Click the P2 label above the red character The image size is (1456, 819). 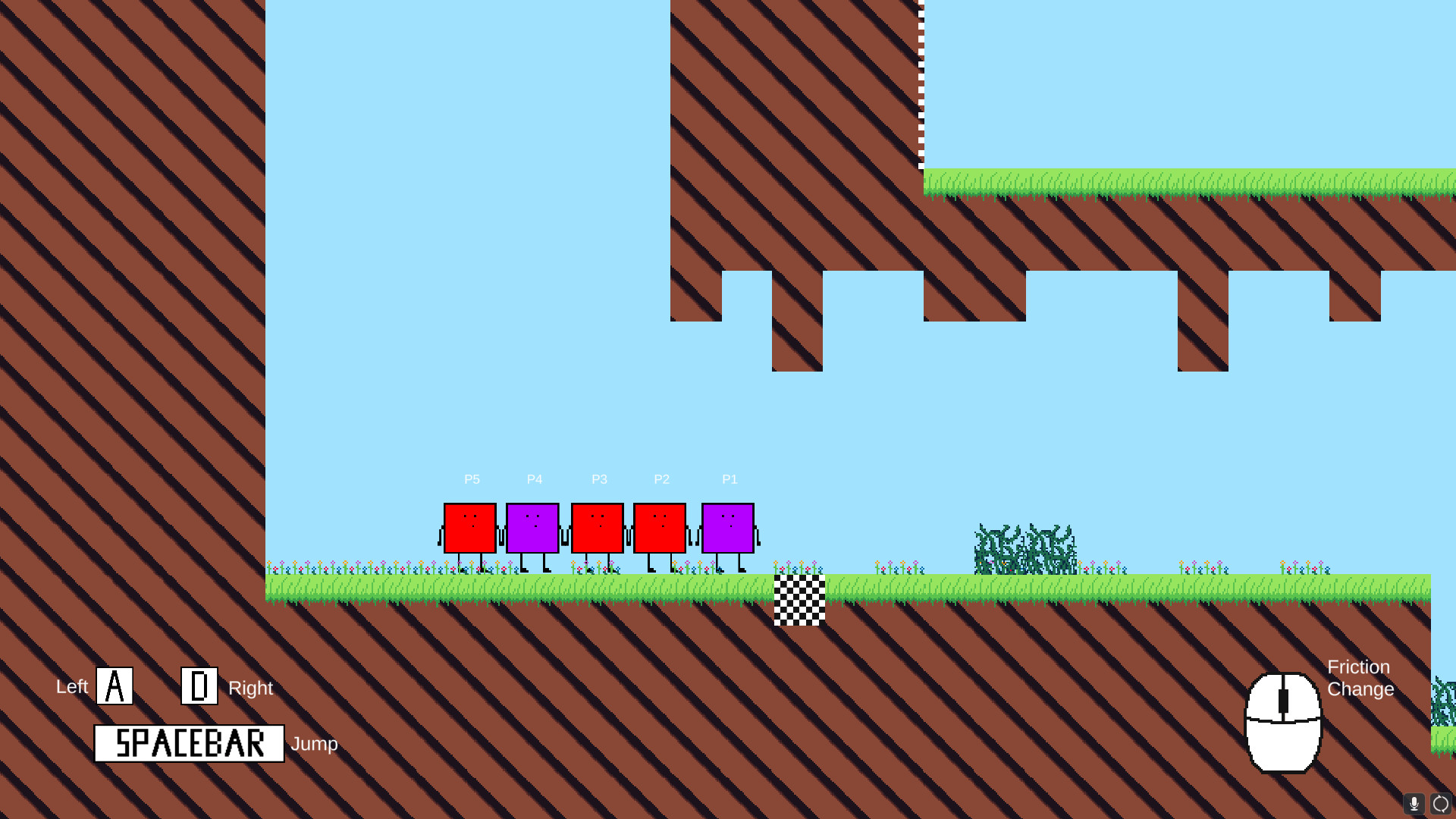click(x=661, y=479)
